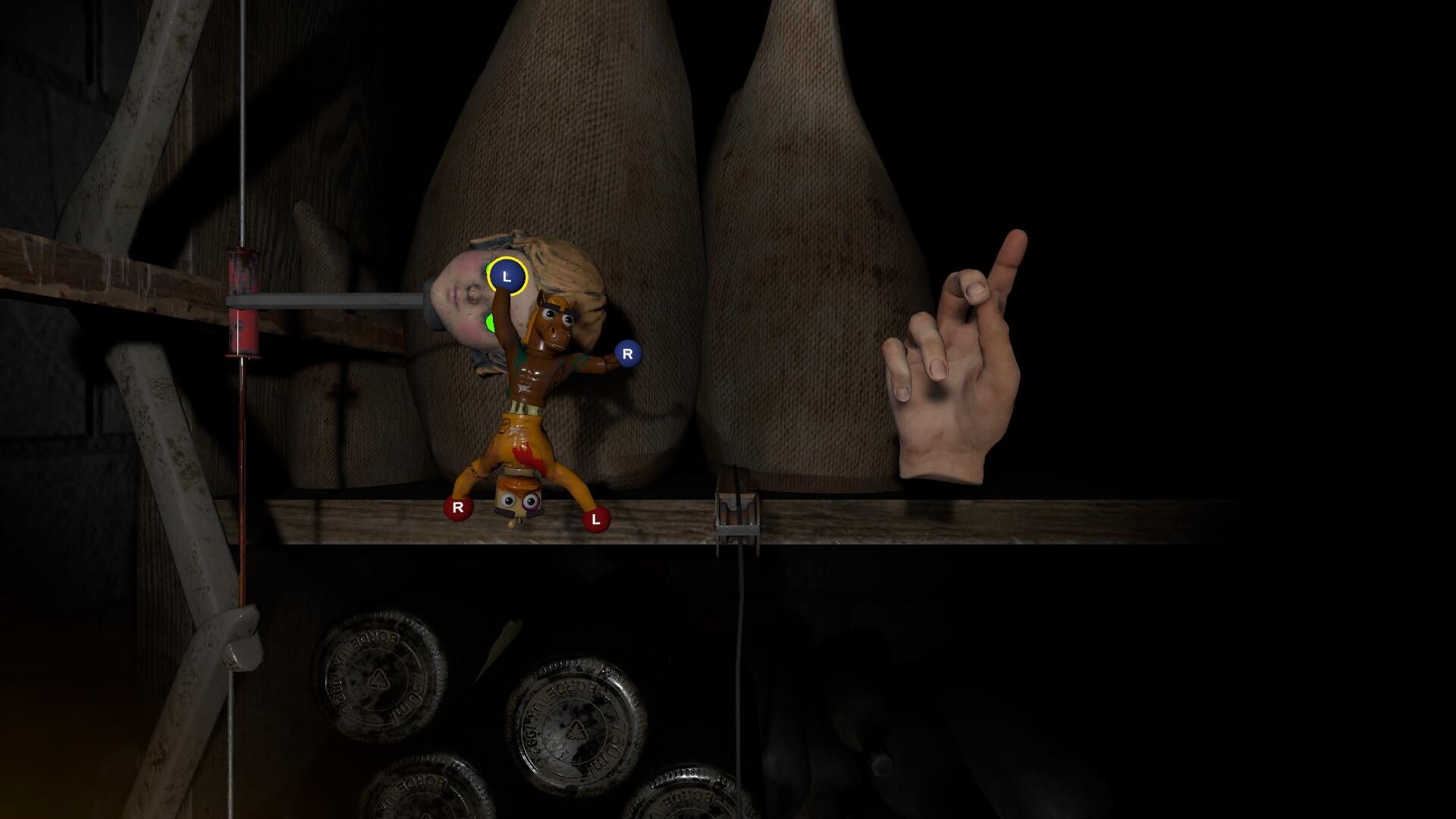Select the highlighted blue L hand control
Image resolution: width=1456 pixels, height=819 pixels.
(x=507, y=276)
